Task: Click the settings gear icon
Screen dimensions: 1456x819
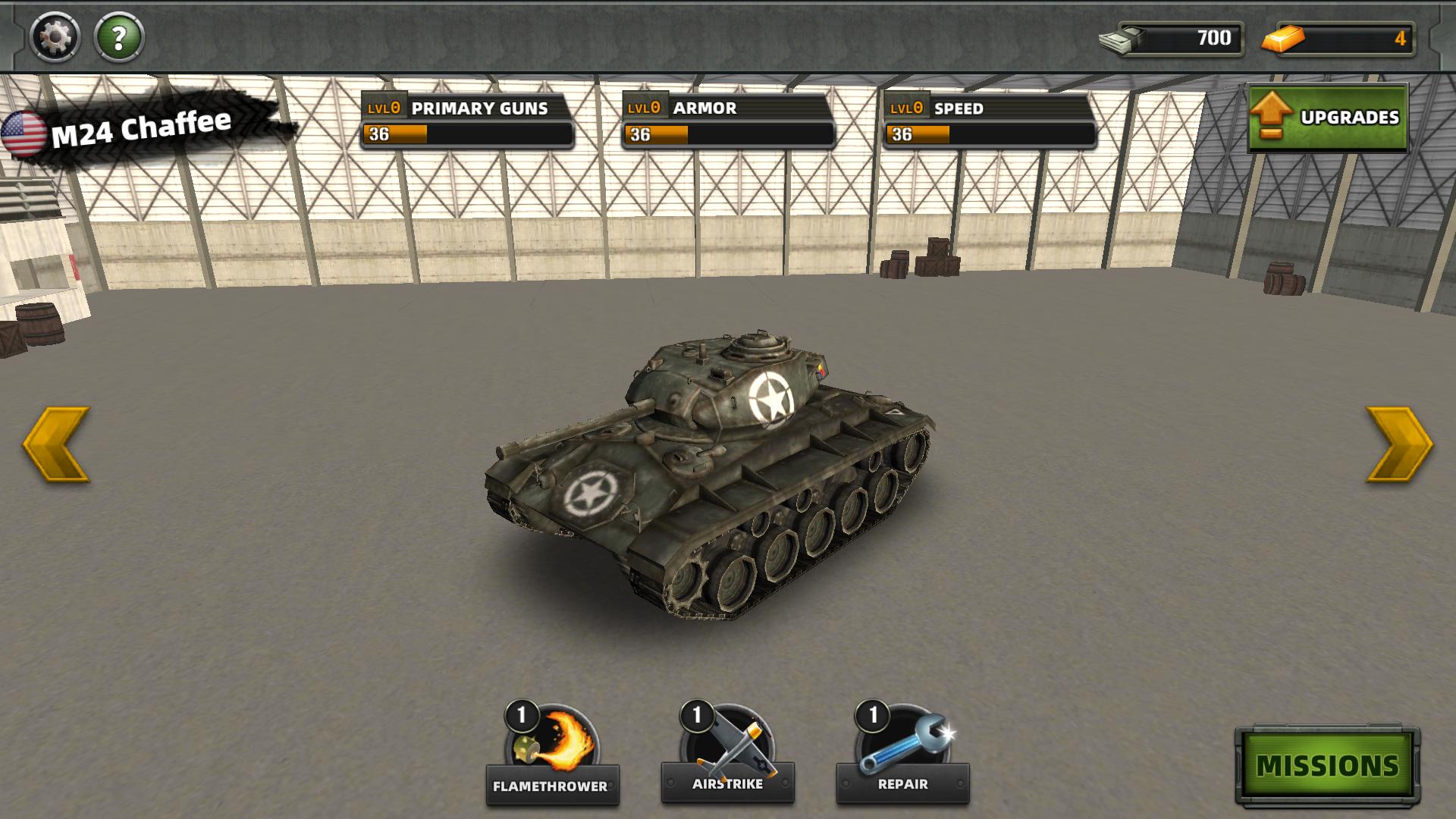Action: (53, 36)
